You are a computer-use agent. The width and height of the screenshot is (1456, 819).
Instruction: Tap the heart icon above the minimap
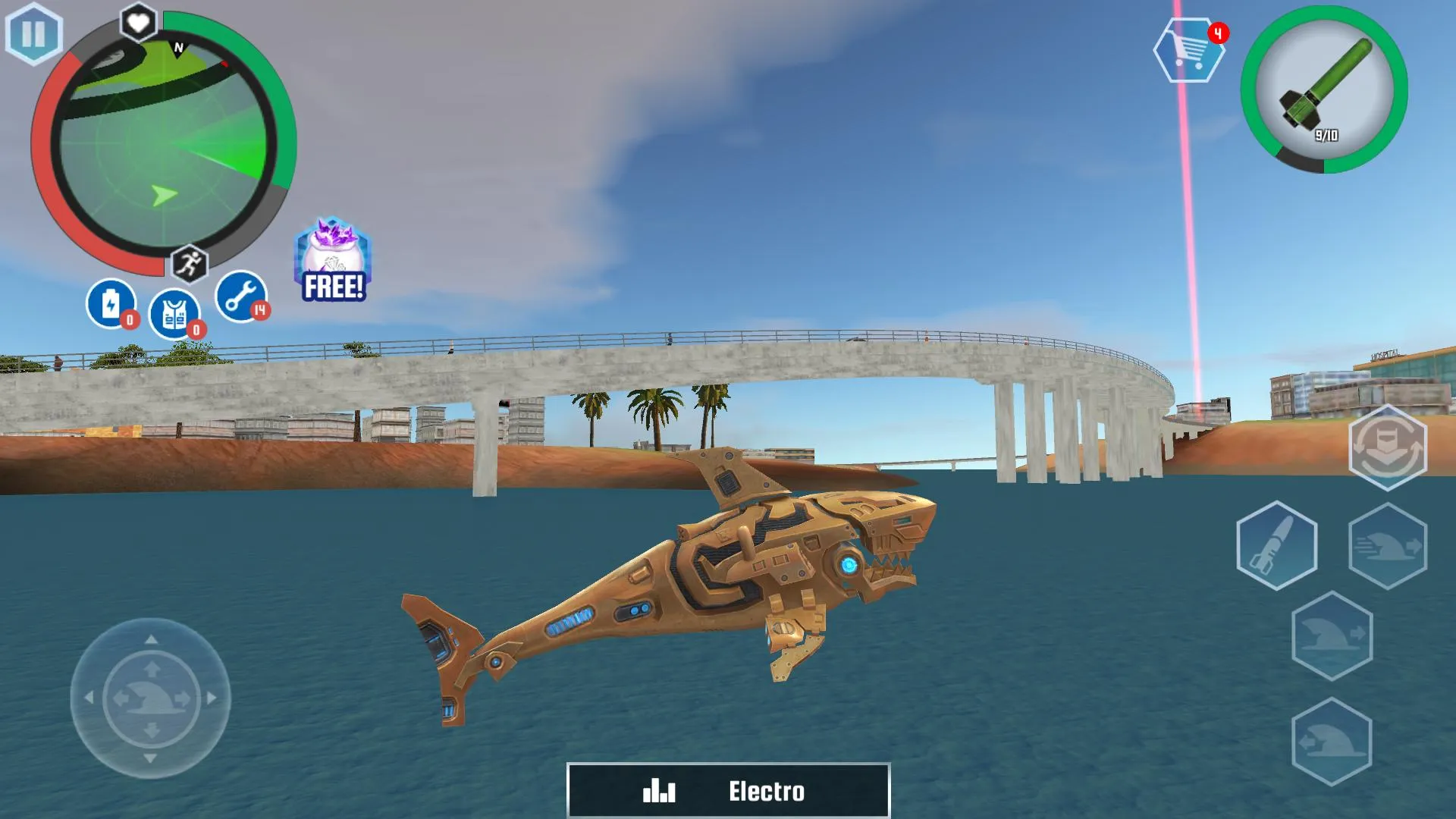tap(136, 23)
